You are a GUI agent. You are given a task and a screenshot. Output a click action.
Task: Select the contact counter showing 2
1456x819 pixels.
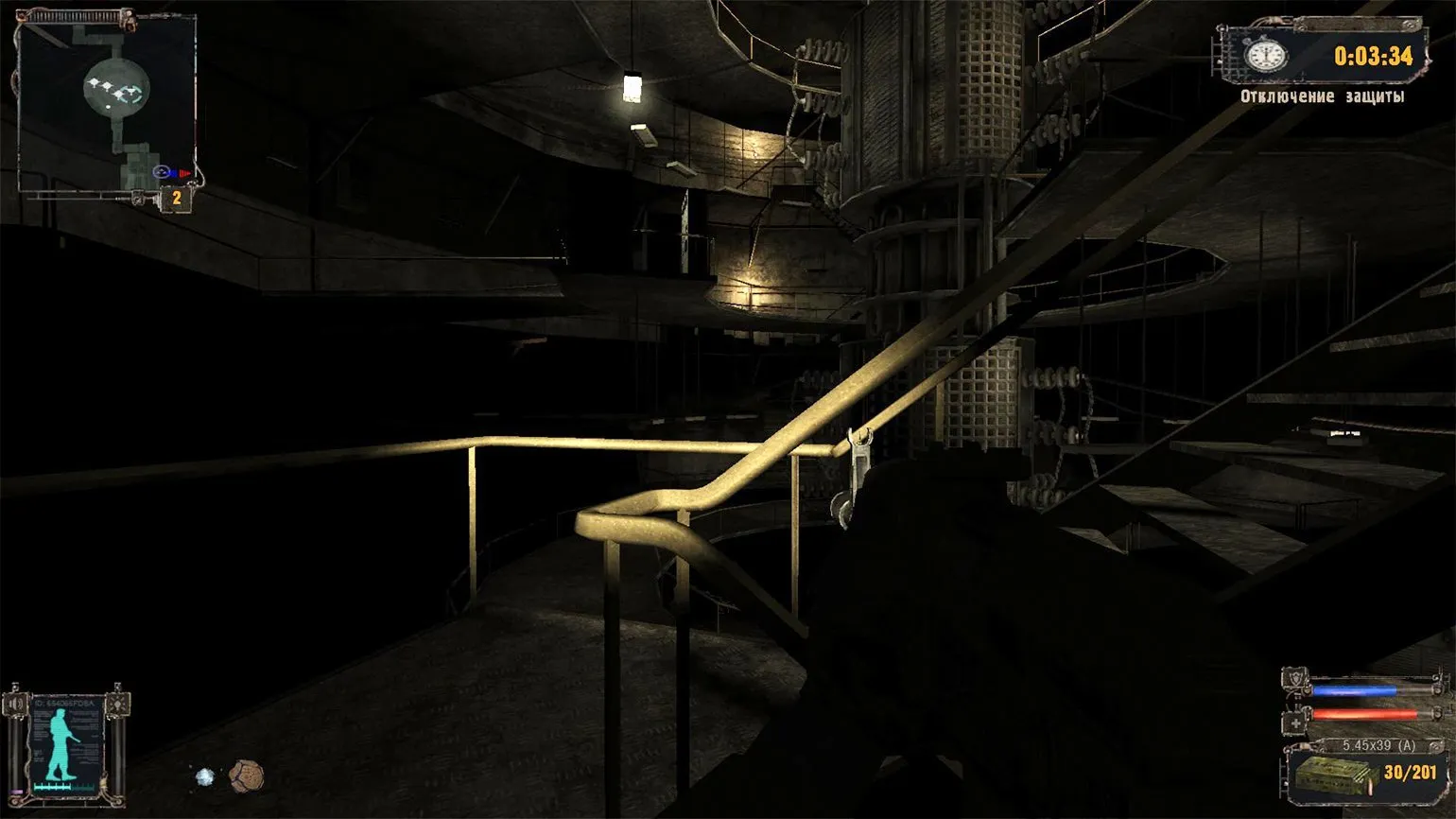click(176, 199)
